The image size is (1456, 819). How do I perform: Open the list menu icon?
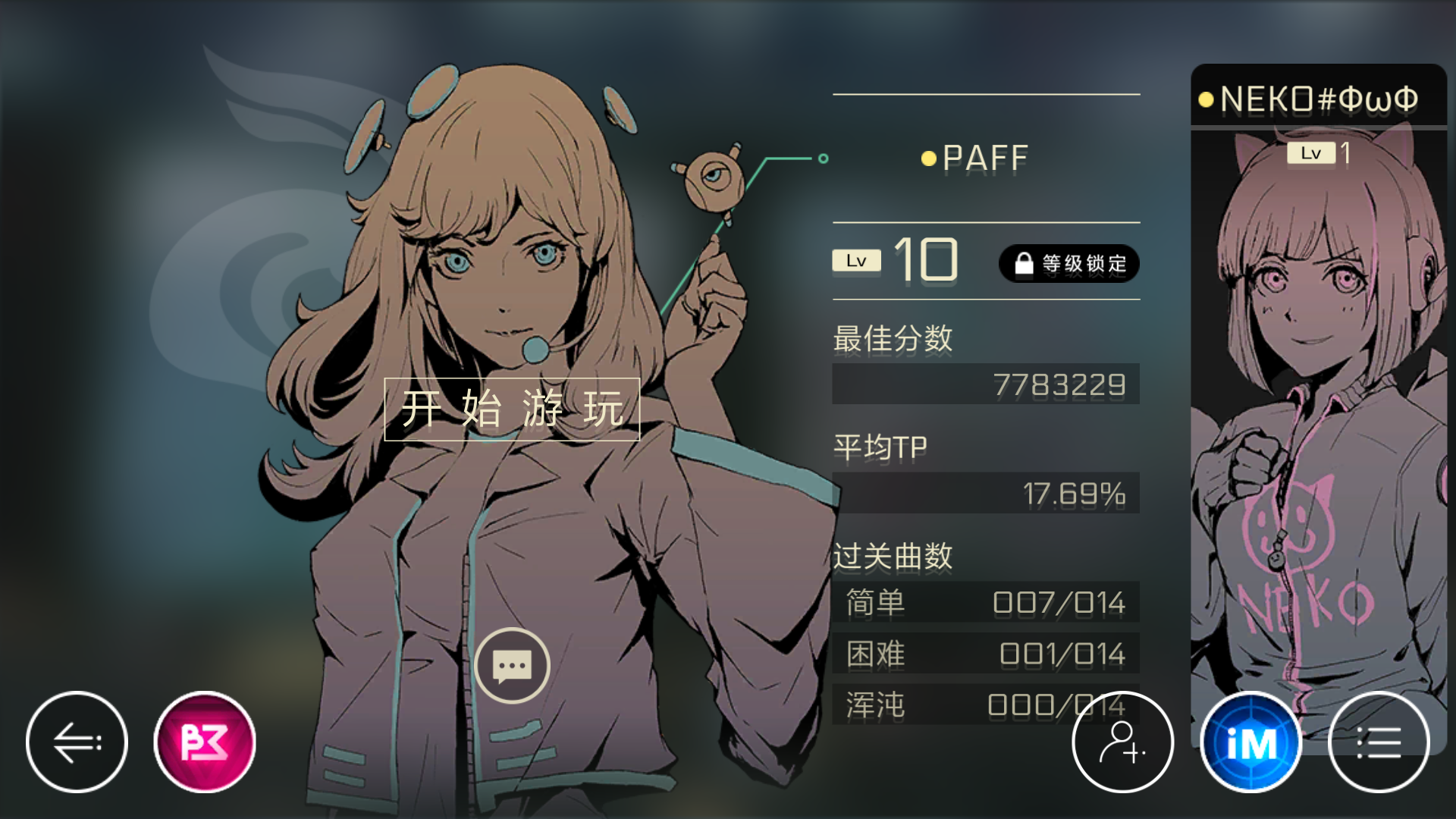(x=1379, y=743)
